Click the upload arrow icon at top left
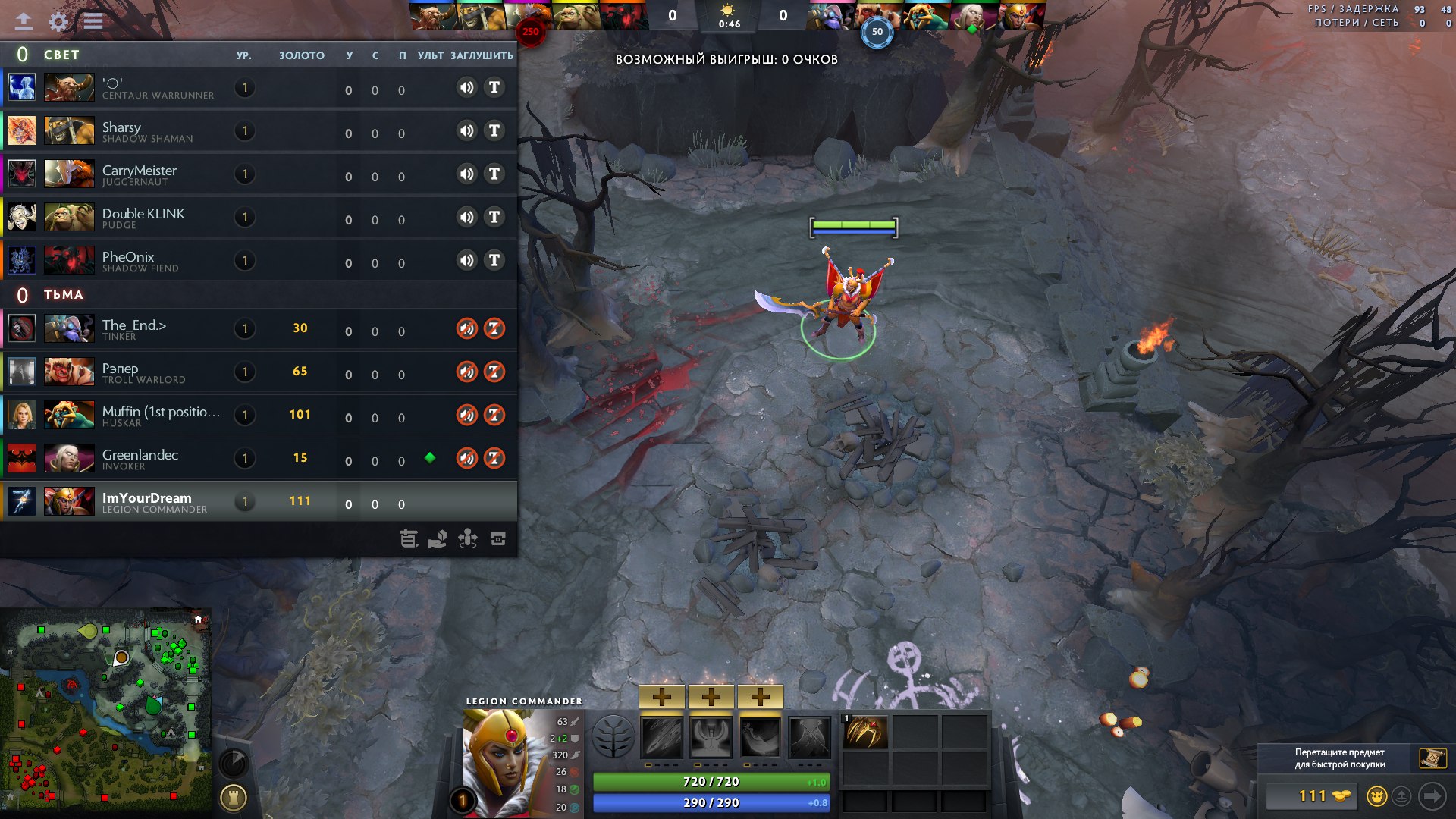Viewport: 1456px width, 819px height. point(24,21)
